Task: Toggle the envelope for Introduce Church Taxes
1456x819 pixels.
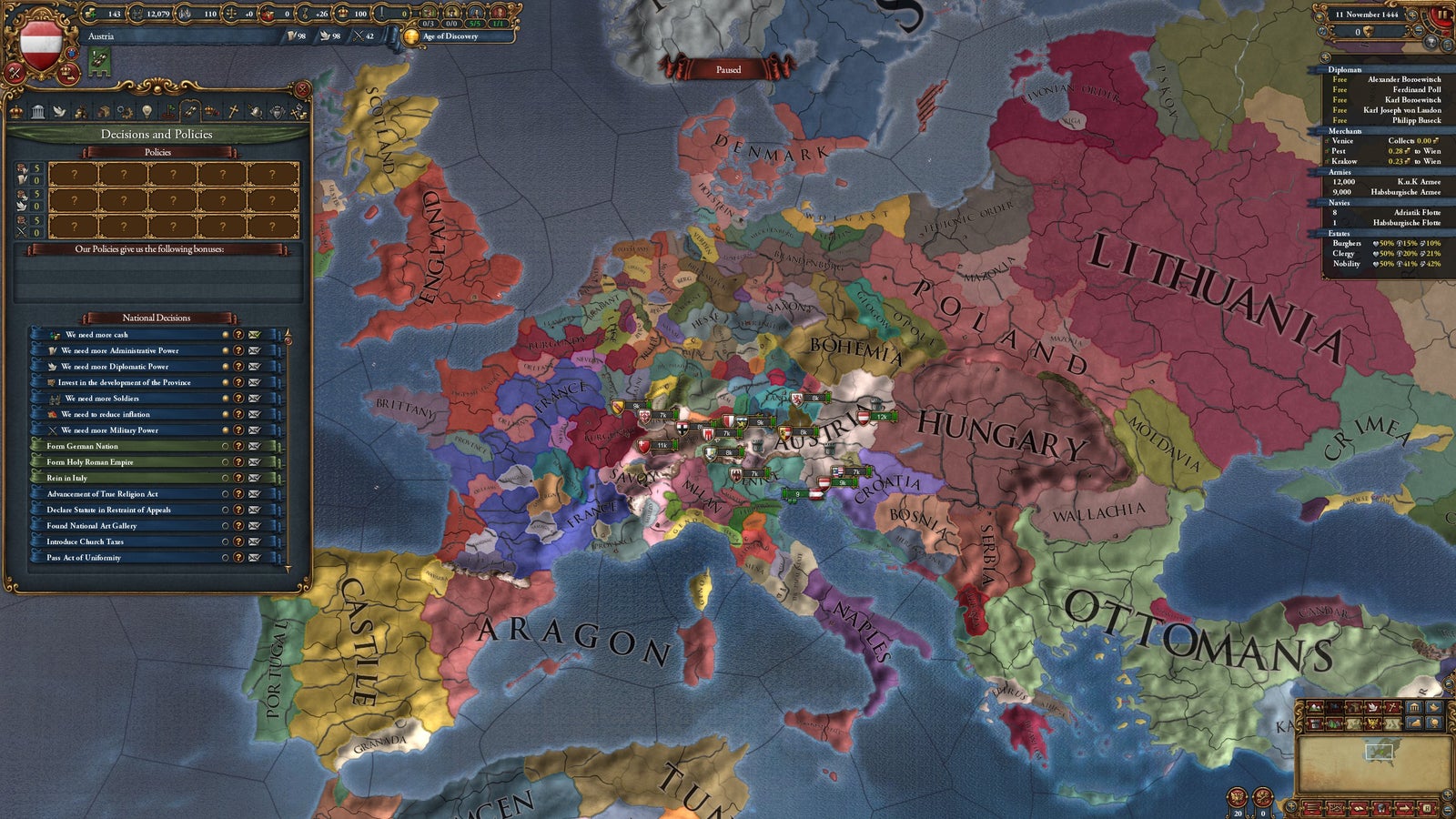Action: click(x=254, y=542)
